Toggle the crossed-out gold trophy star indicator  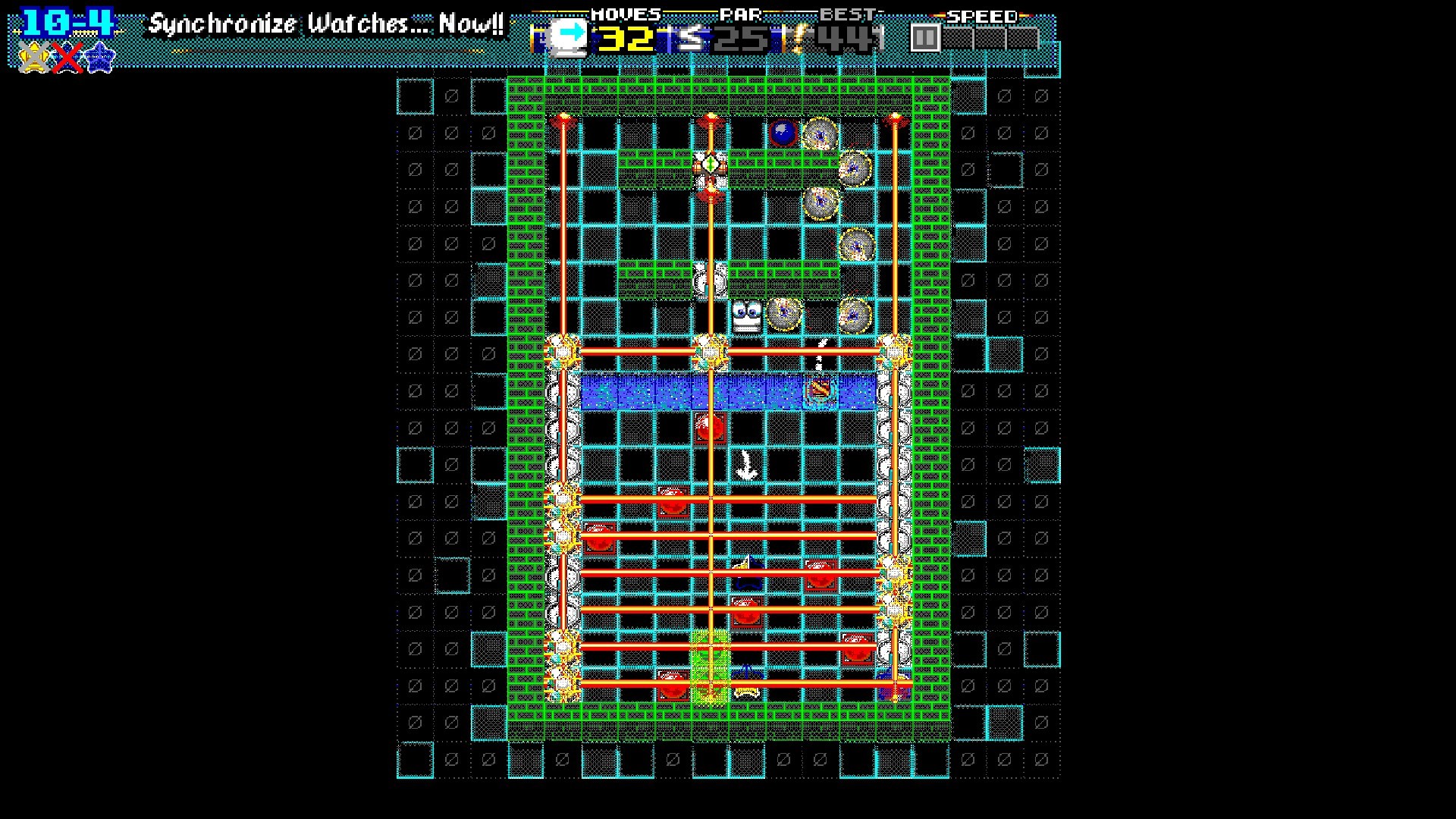pos(34,58)
